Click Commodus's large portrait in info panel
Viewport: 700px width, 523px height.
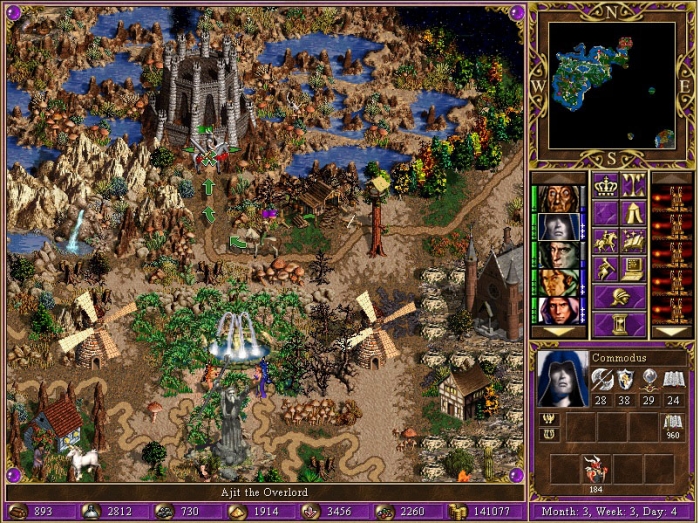click(x=562, y=378)
